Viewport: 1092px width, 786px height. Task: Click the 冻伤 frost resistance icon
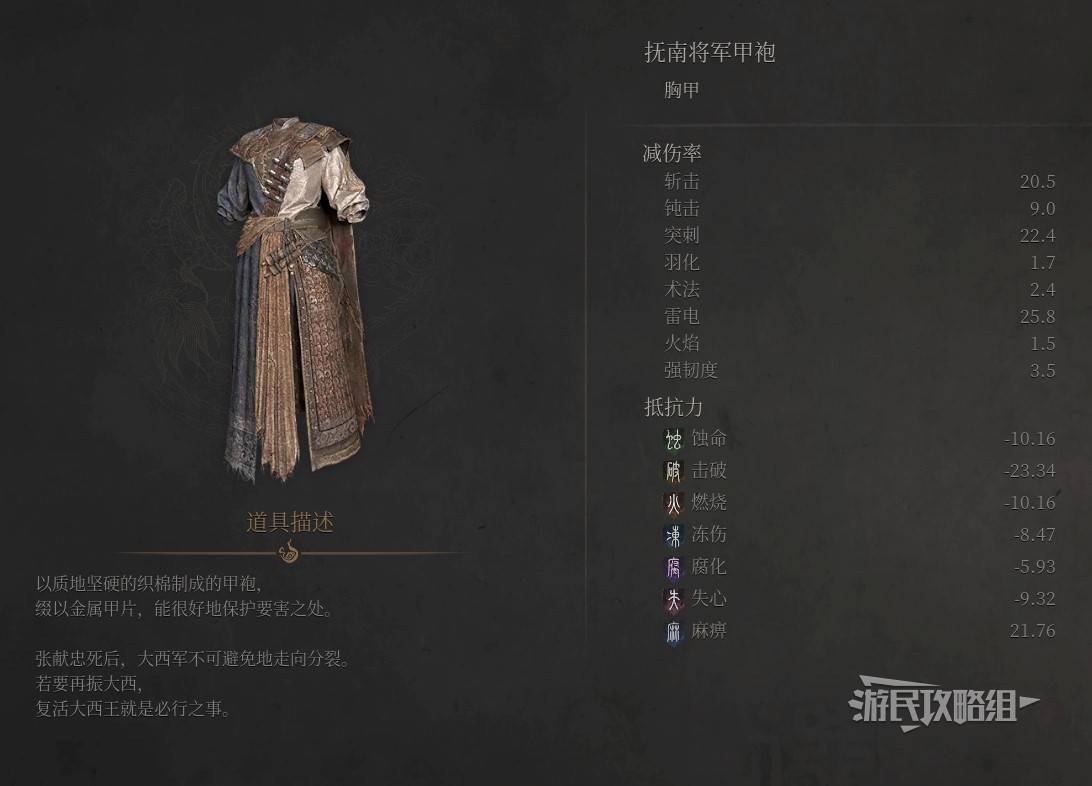tap(674, 535)
